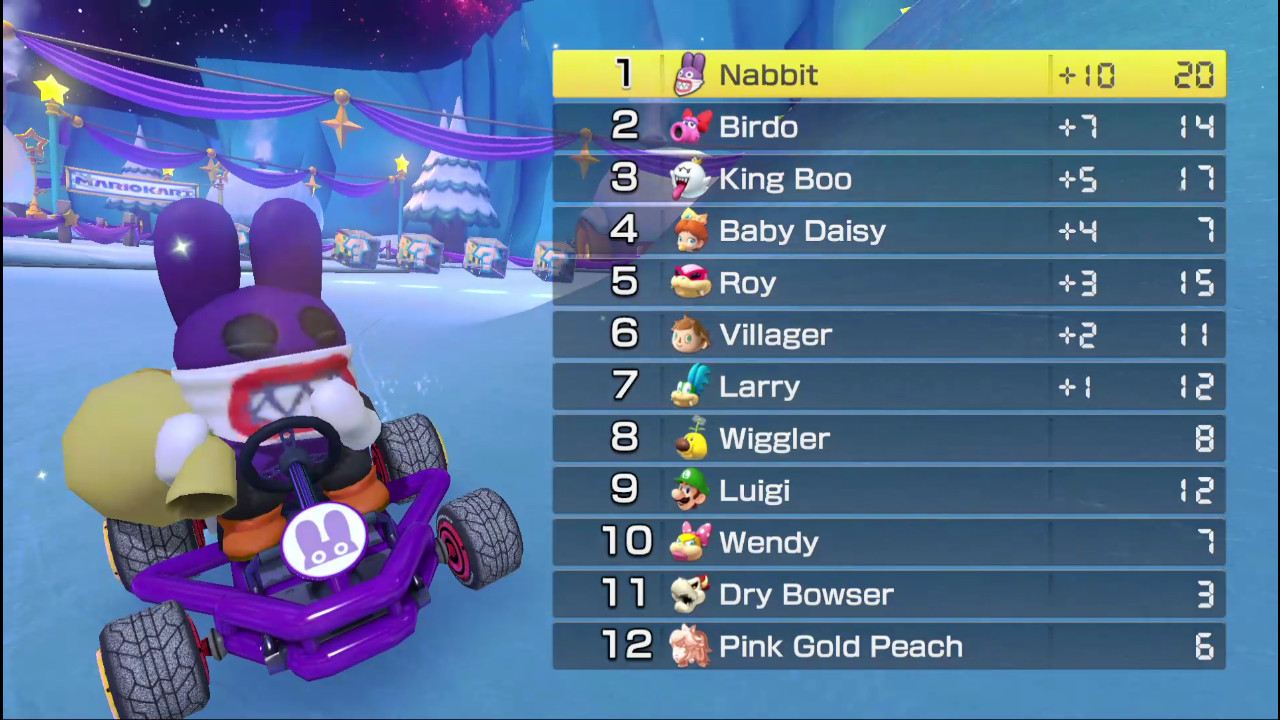The image size is (1280, 720).
Task: Click Nabbit's total score of 20
Action: coord(1196,74)
